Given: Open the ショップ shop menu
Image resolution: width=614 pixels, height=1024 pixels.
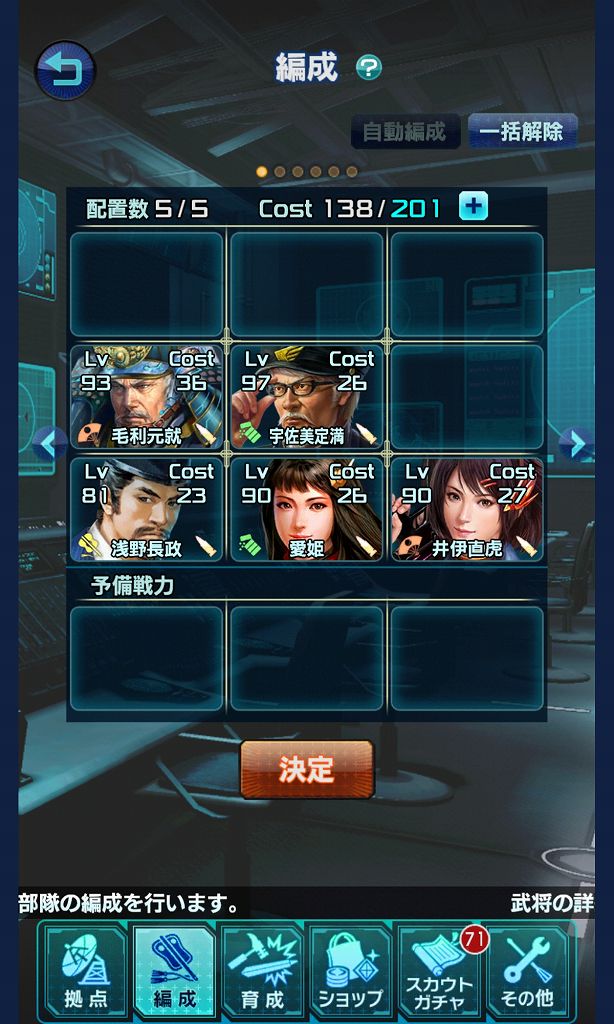Looking at the screenshot, I should (x=350, y=969).
